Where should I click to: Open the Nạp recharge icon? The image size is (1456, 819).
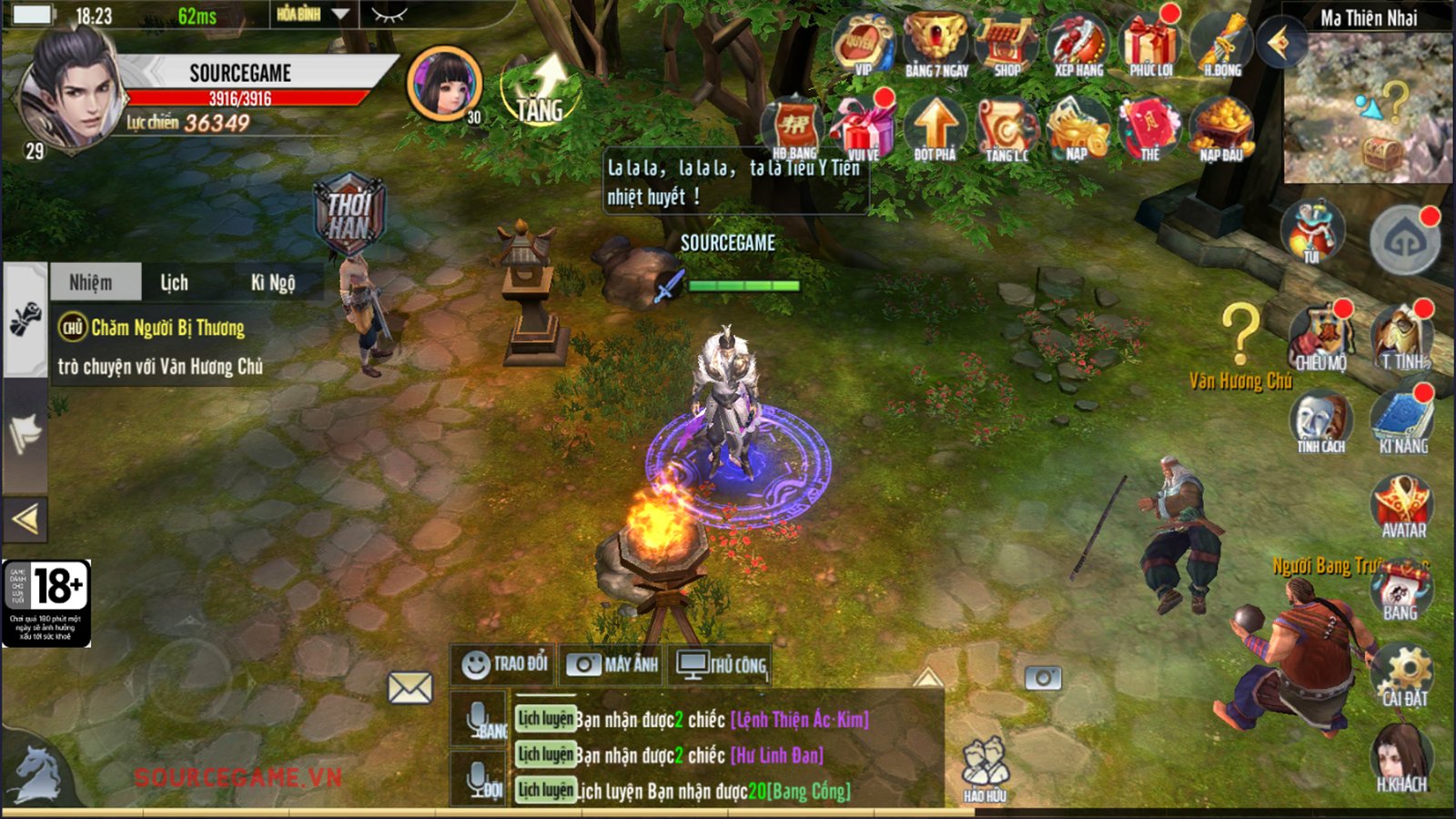click(x=1077, y=127)
